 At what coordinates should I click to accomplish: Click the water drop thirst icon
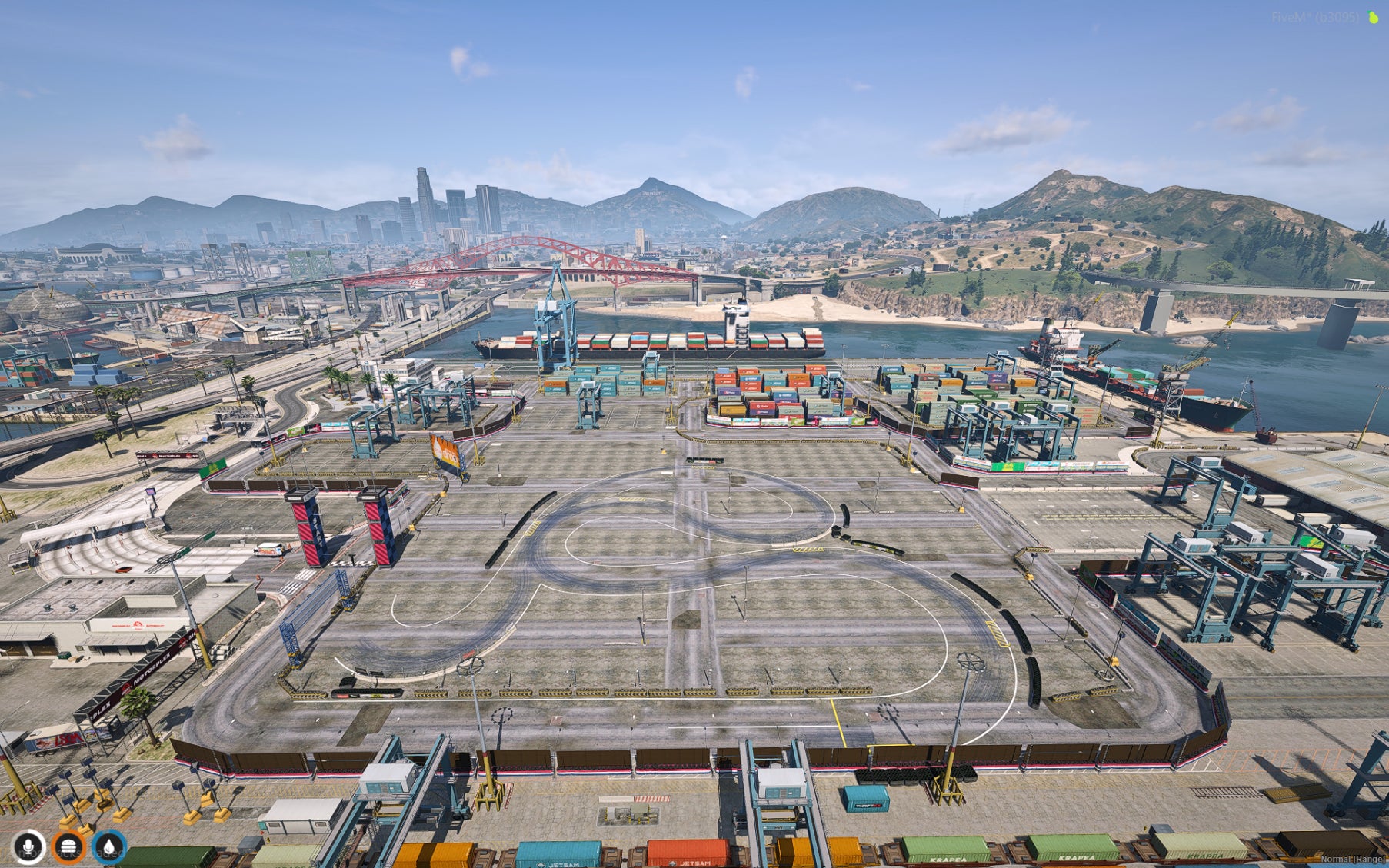pyautogui.click(x=108, y=847)
